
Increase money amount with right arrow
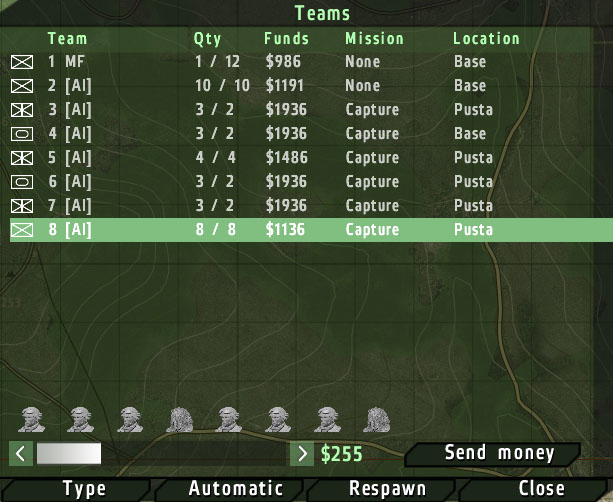click(301, 454)
